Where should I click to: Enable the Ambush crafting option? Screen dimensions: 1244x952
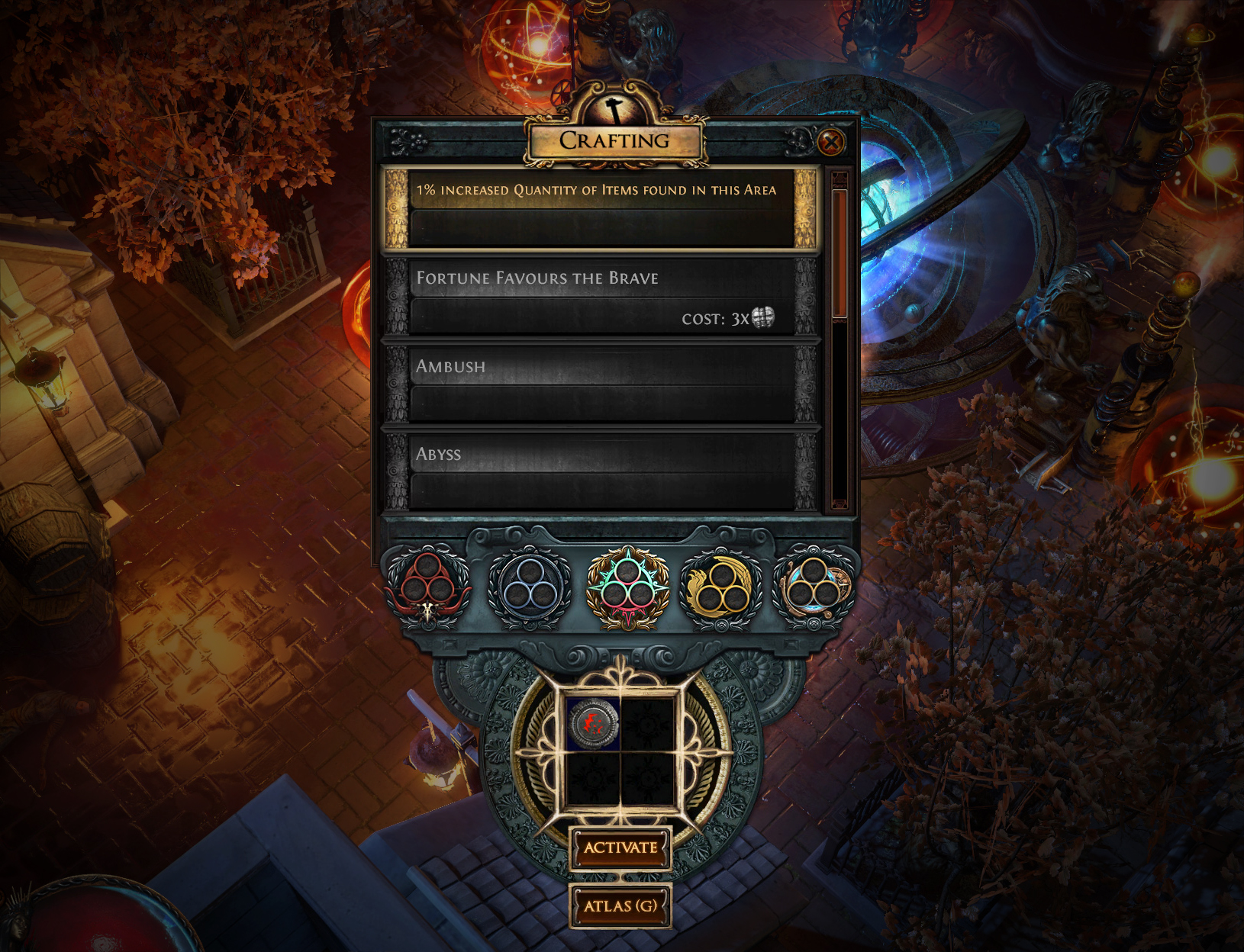click(603, 385)
